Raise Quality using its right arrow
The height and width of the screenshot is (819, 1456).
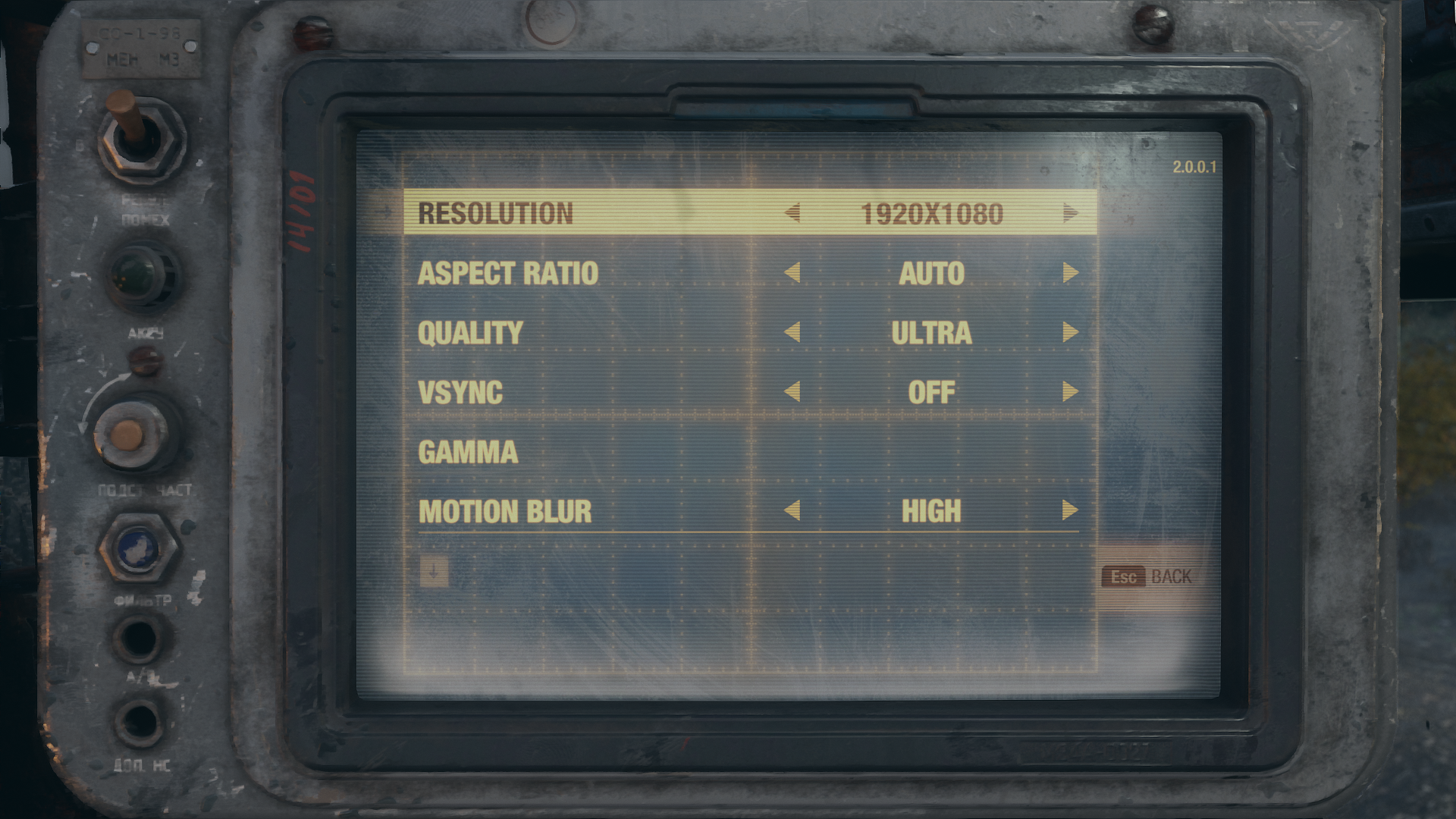1070,332
